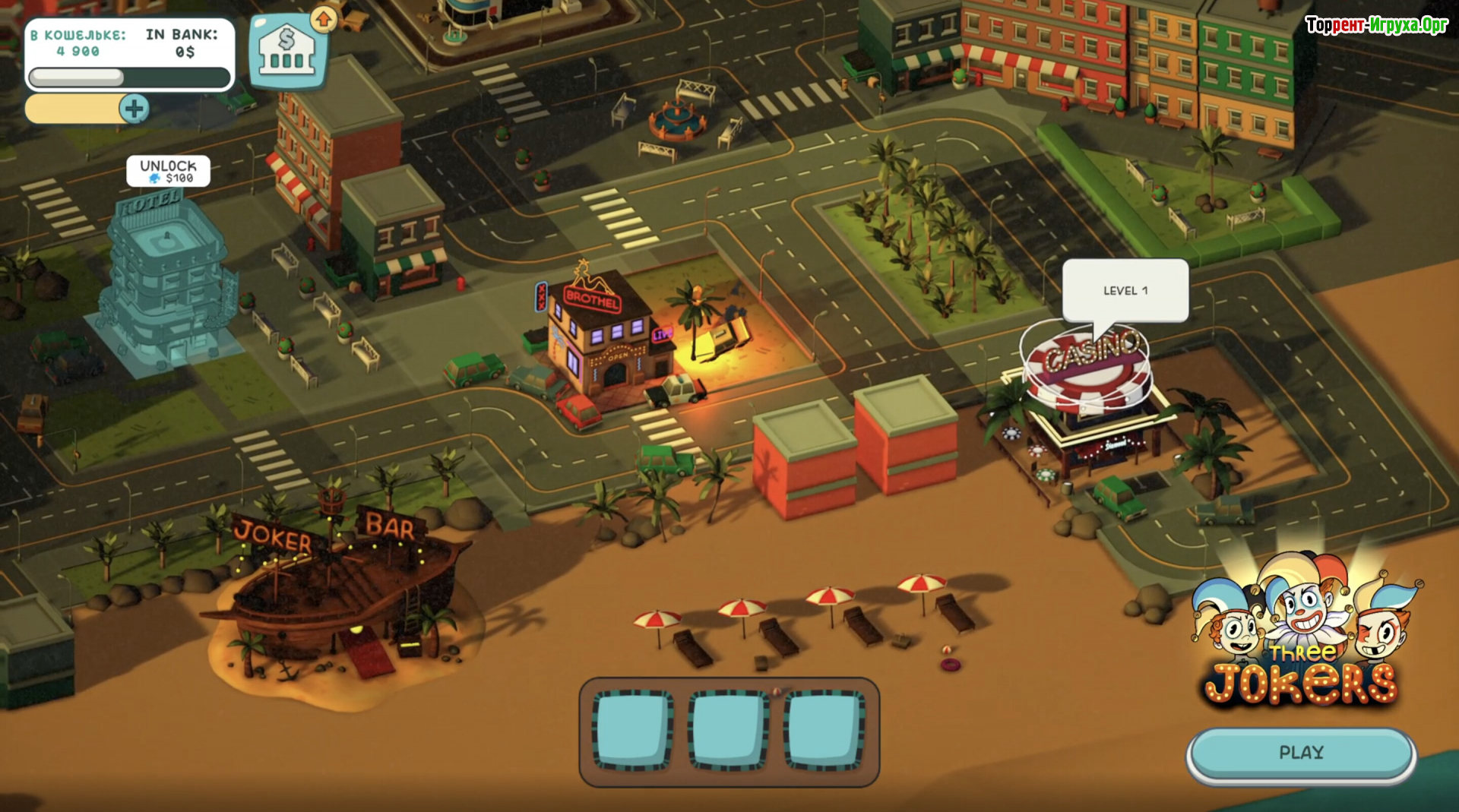The width and height of the screenshot is (1459, 812).
Task: Start the Three Jokers PLAY button
Action: click(x=1300, y=753)
